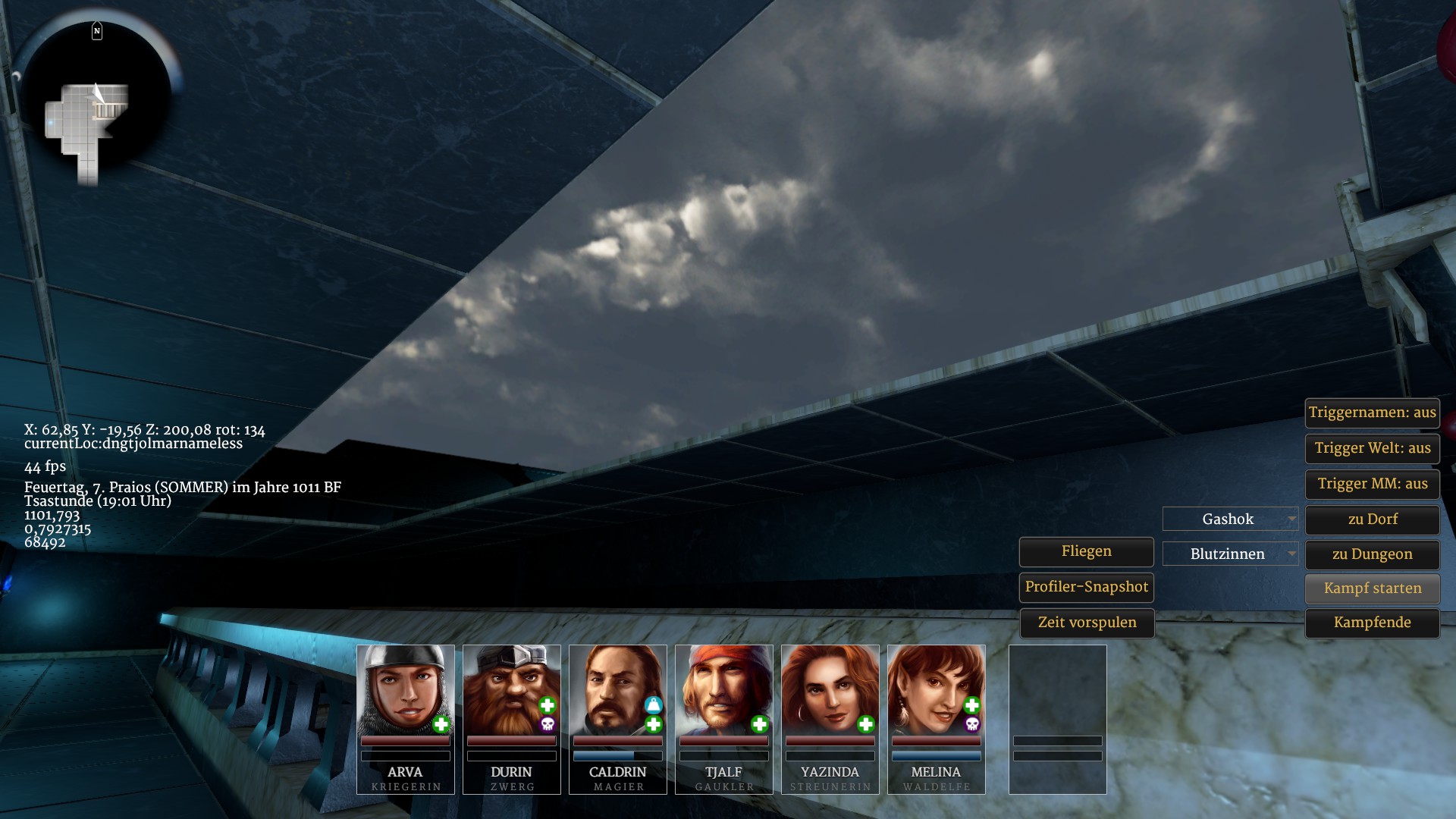Open the circular dungeon minimap
Image resolution: width=1456 pixels, height=819 pixels.
pyautogui.click(x=95, y=102)
